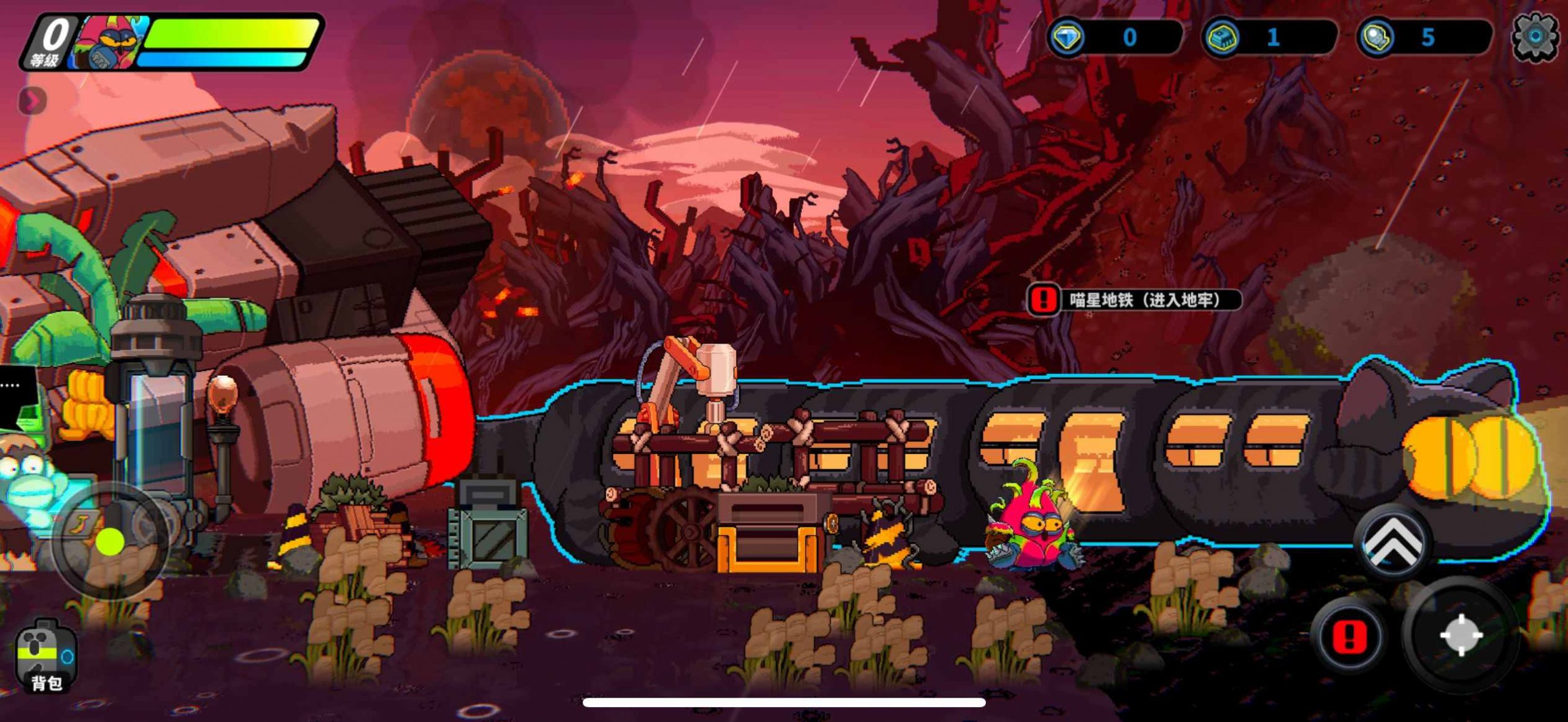Tap the crosshair attack button

point(1461,635)
